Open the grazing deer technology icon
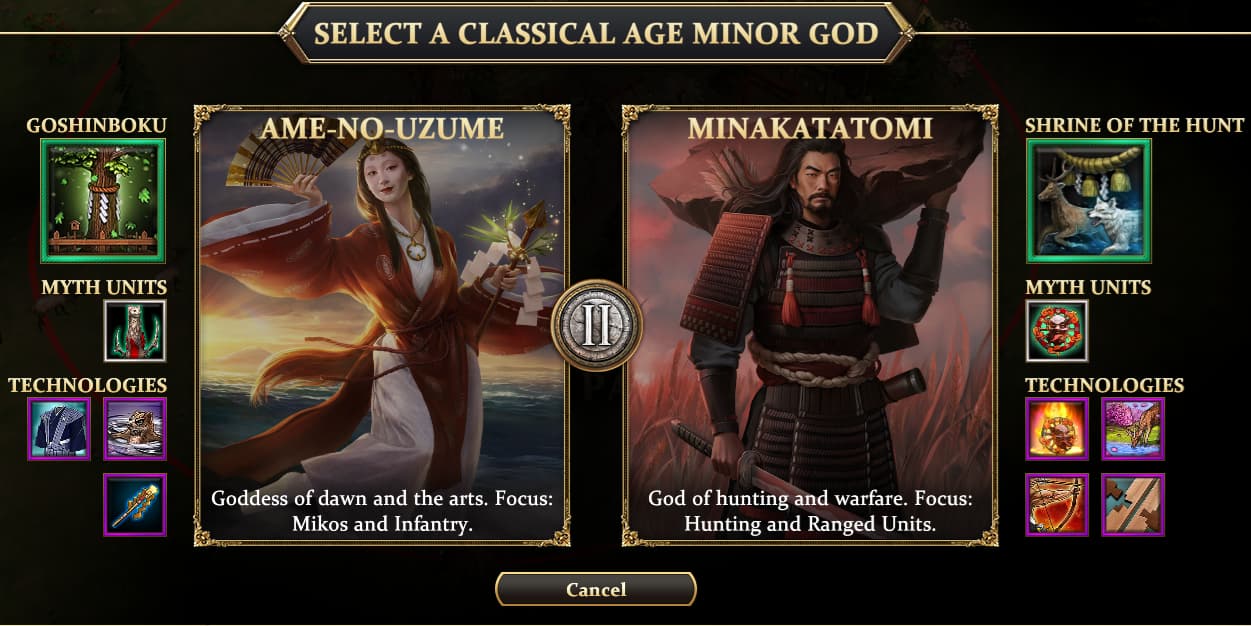 [x=1133, y=429]
